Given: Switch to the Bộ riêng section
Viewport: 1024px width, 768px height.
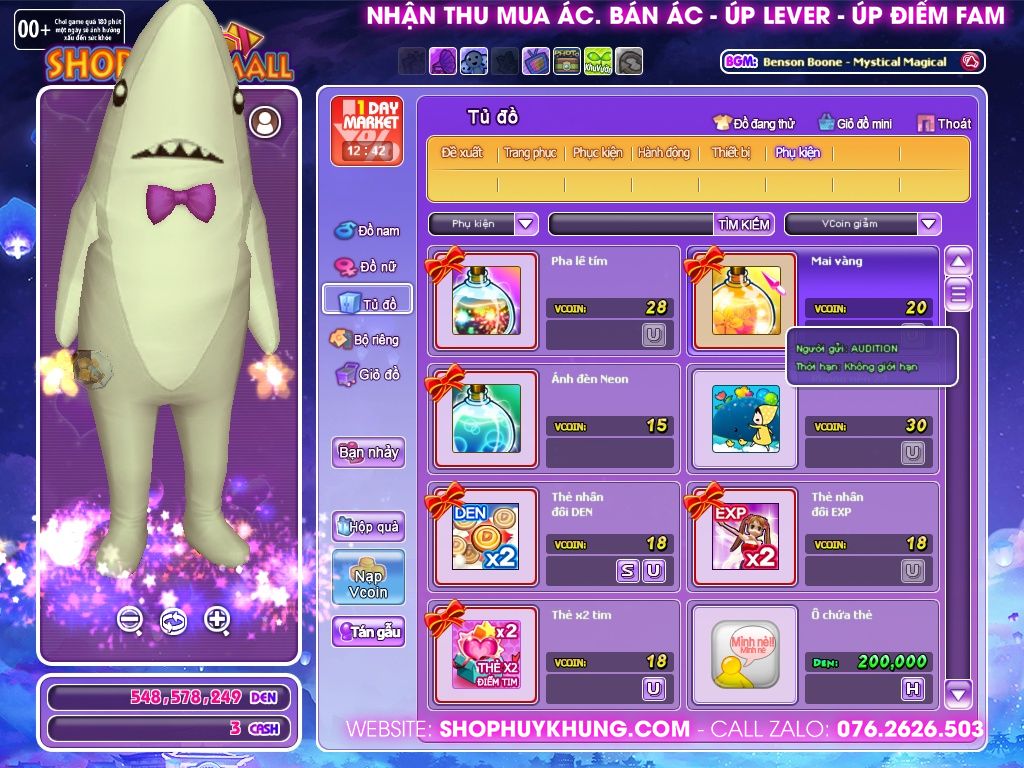Looking at the screenshot, I should [x=367, y=339].
